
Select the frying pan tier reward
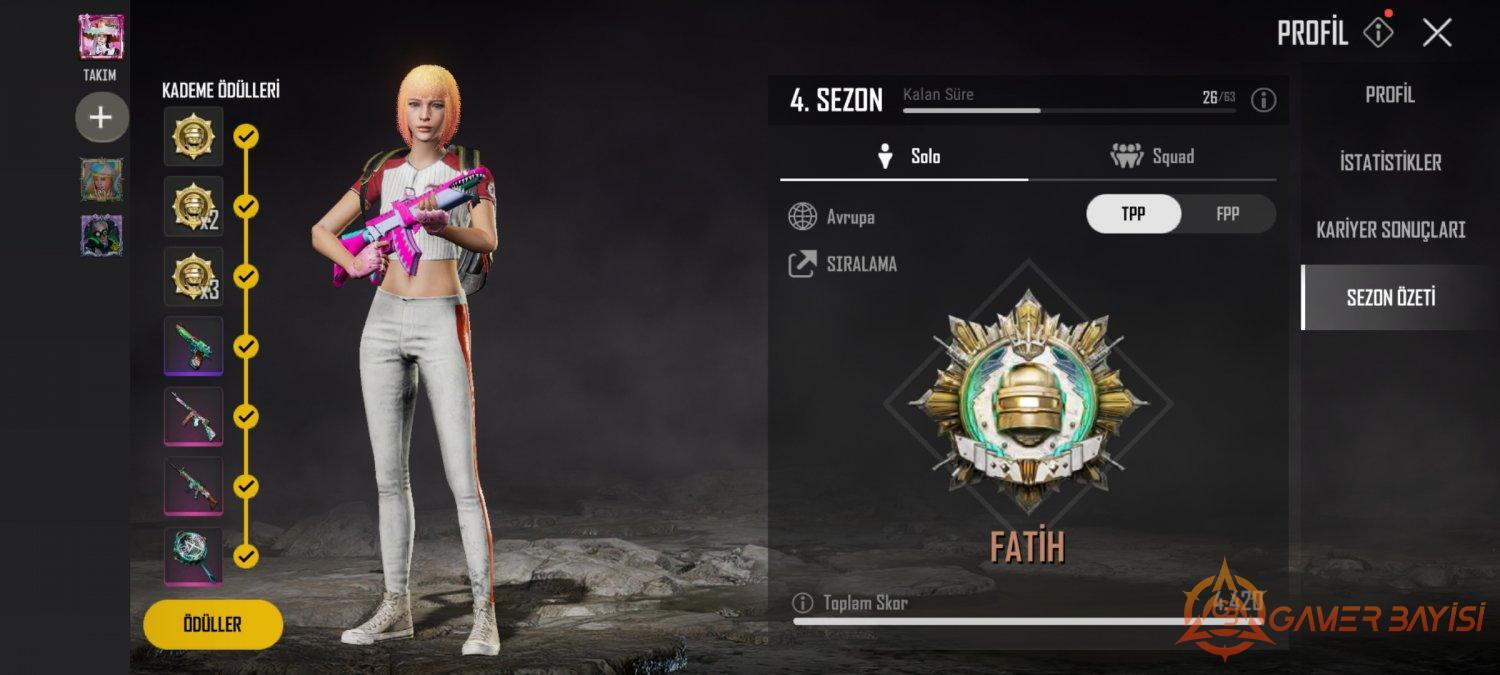193,556
